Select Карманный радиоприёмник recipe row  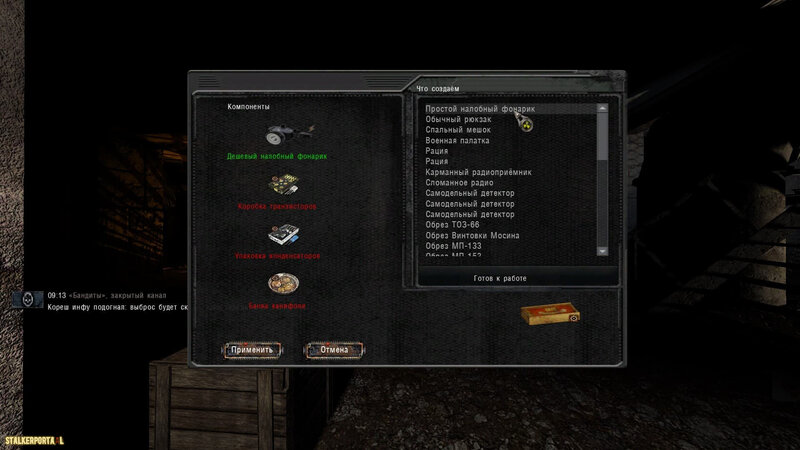478,172
